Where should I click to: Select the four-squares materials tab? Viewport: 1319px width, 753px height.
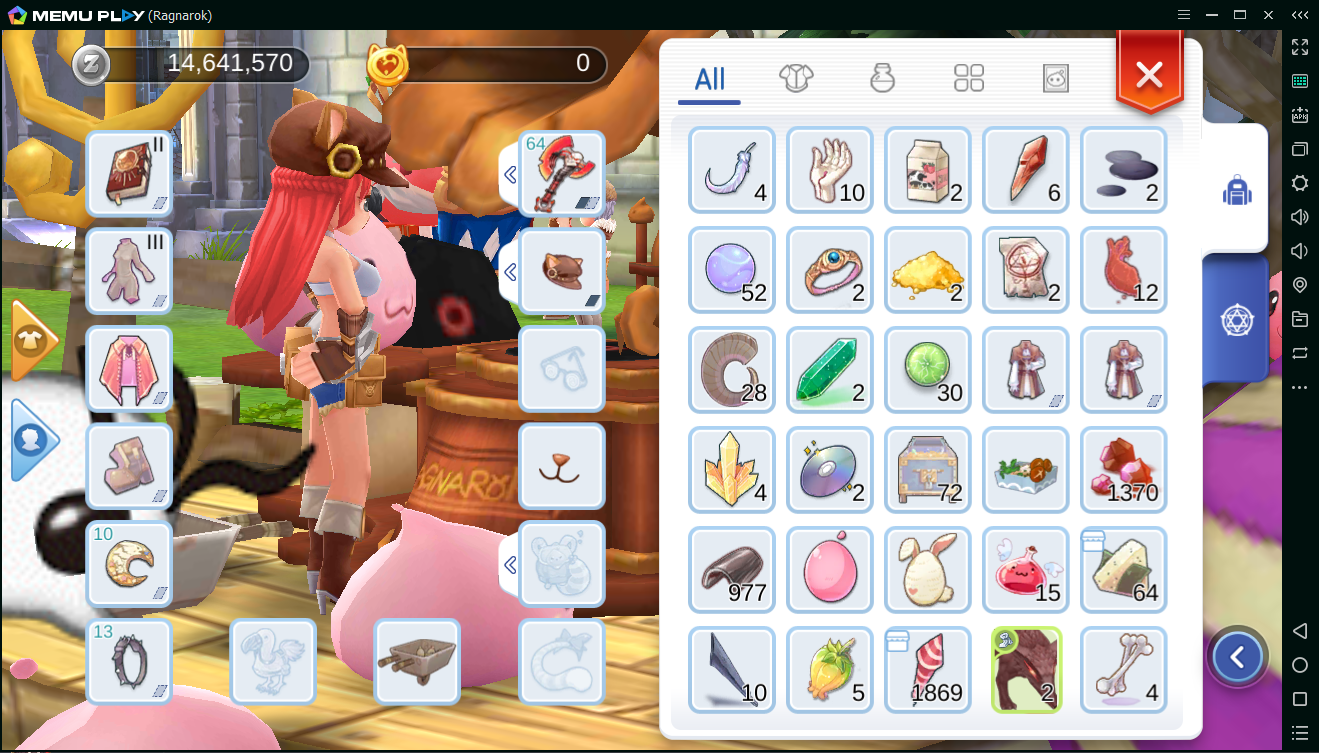pyautogui.click(x=969, y=78)
